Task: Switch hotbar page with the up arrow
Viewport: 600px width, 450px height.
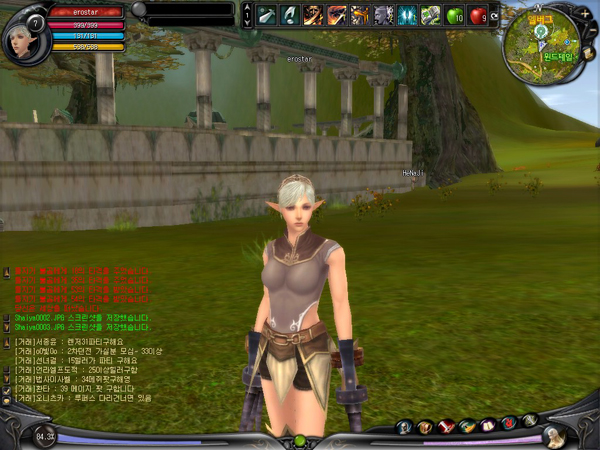Action: pos(245,8)
